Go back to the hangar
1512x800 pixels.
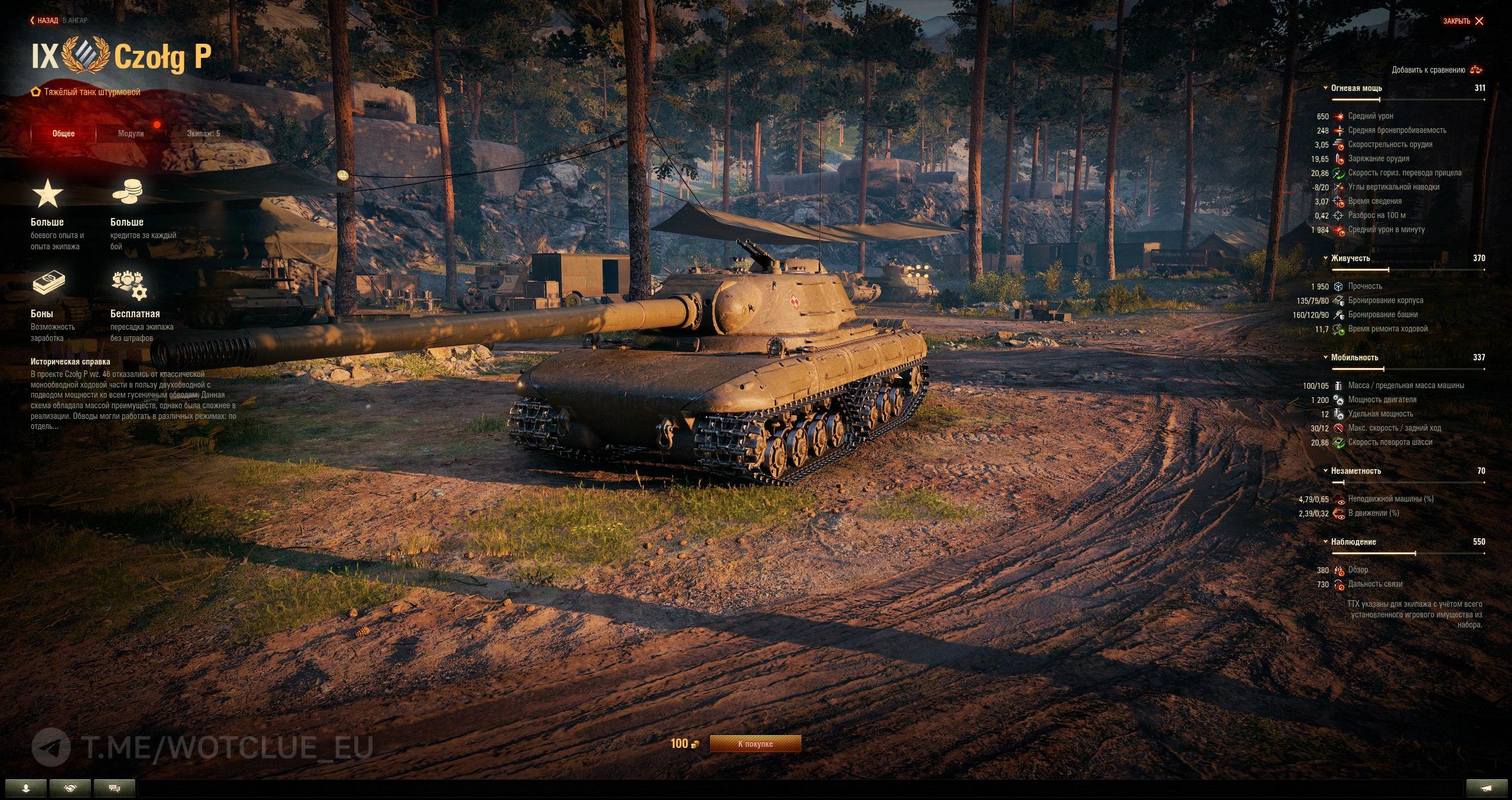[x=45, y=21]
